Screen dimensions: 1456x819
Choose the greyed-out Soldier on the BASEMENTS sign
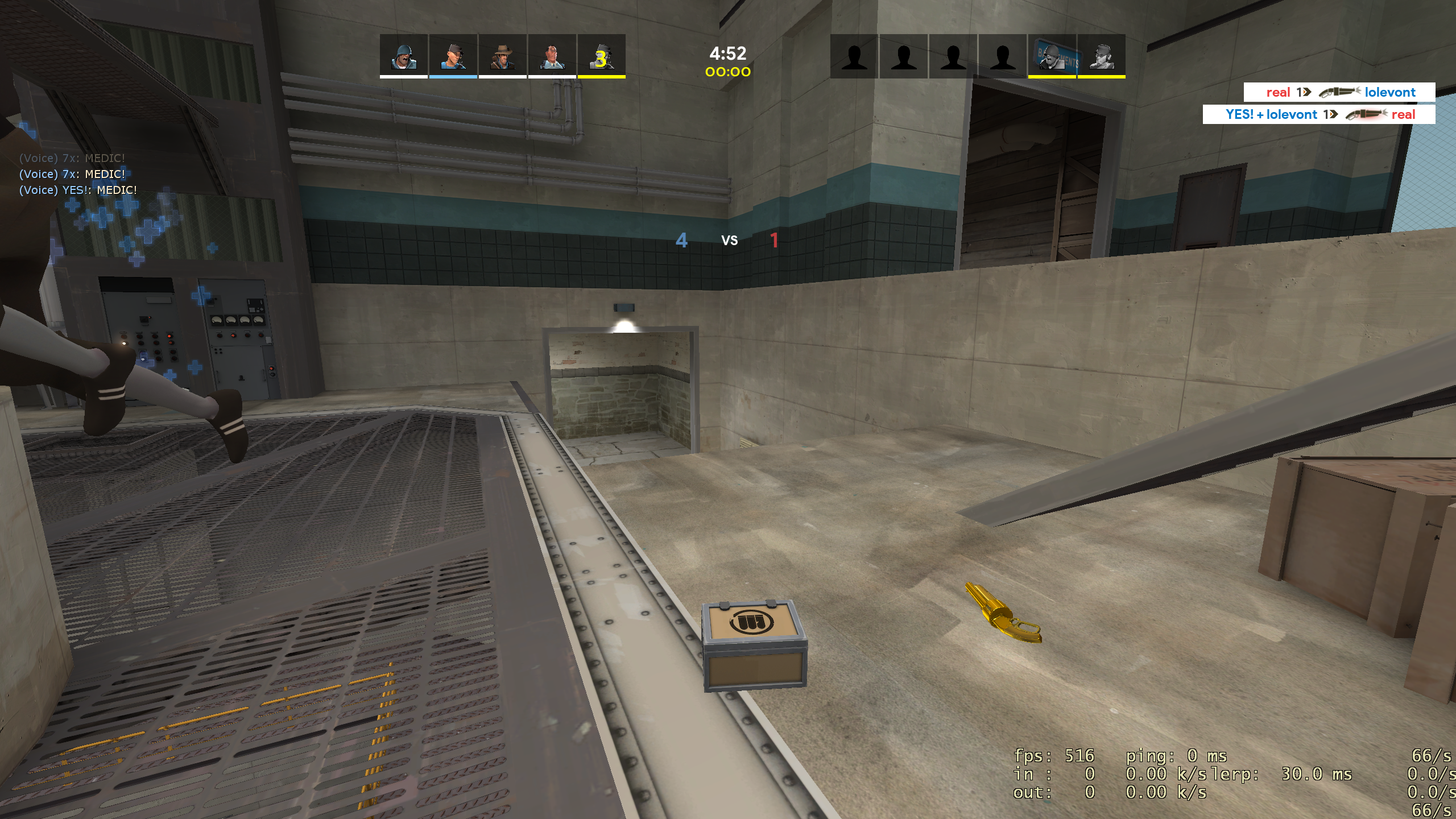click(1052, 55)
